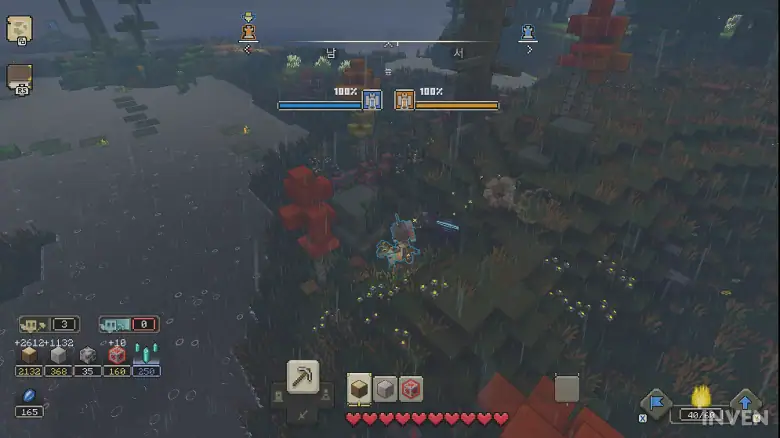The width and height of the screenshot is (780, 438).
Task: Choose the redstone block hotbar slot
Action: tap(410, 389)
